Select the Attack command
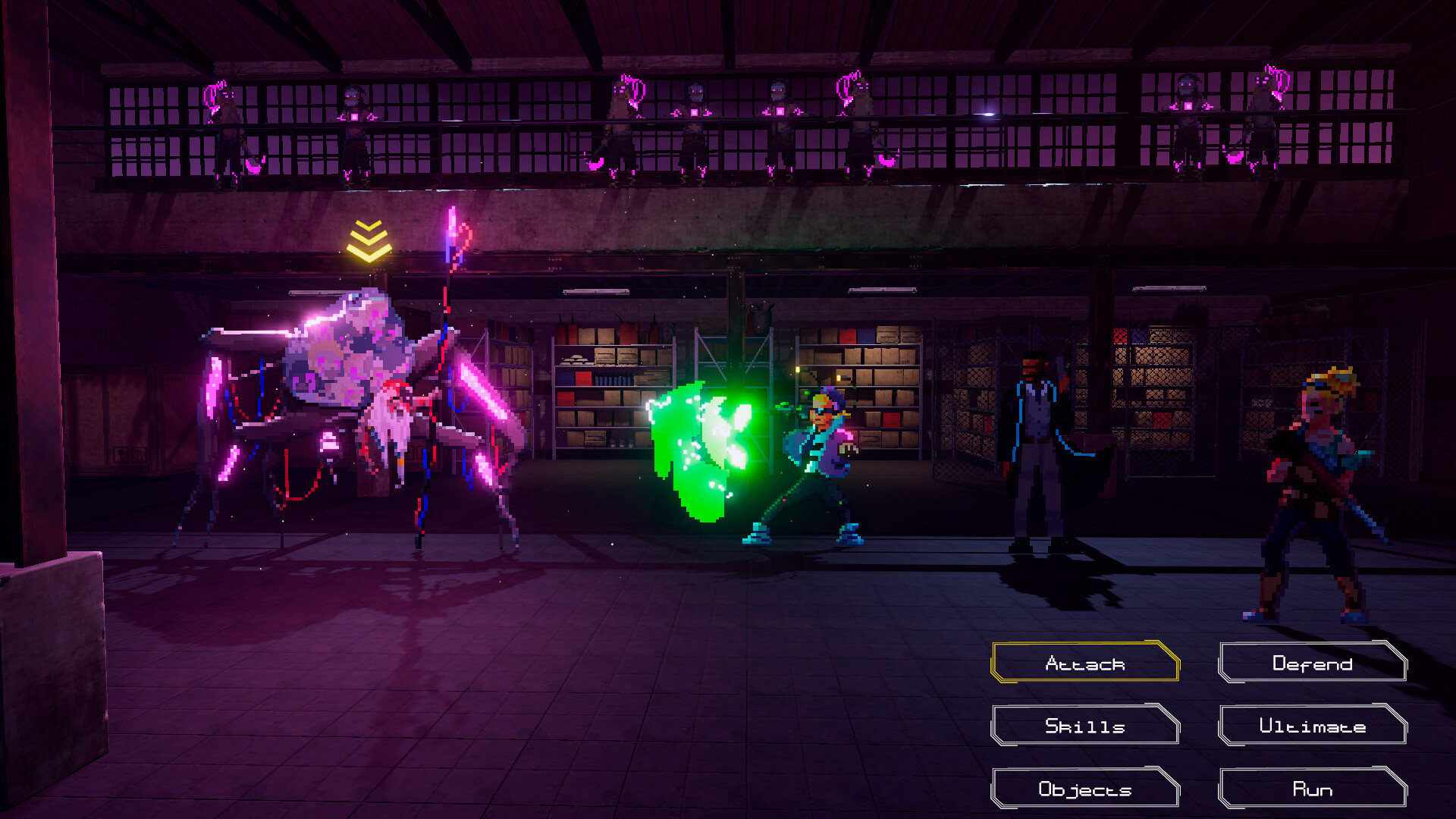This screenshot has width=1456, height=819. [x=1084, y=663]
